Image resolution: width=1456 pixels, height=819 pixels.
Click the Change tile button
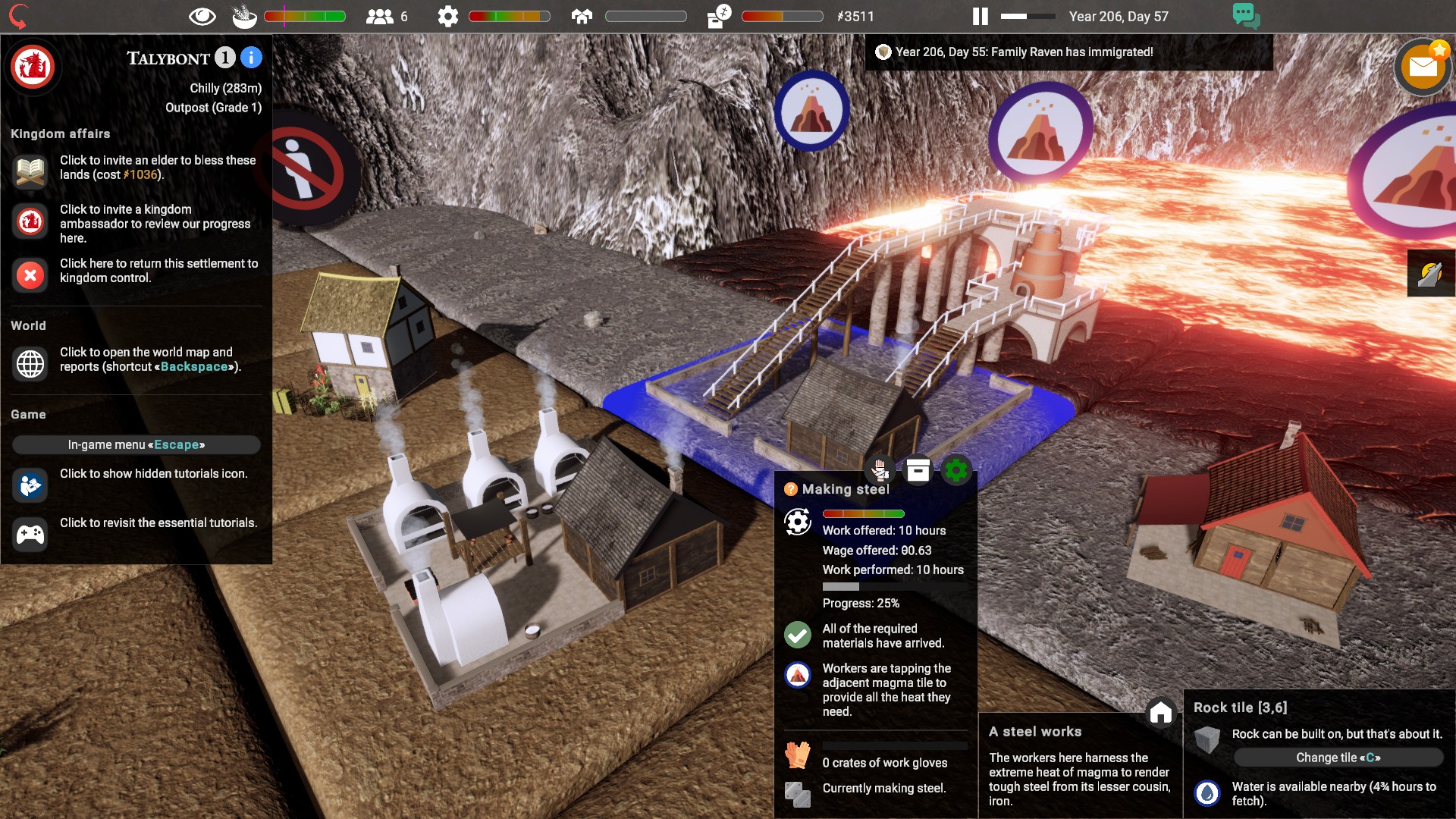click(x=1338, y=758)
